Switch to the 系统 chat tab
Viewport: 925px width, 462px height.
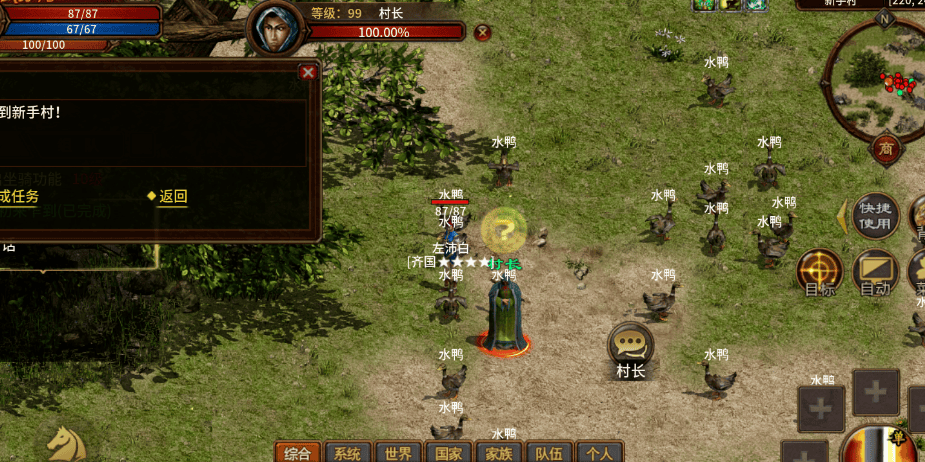[348, 452]
